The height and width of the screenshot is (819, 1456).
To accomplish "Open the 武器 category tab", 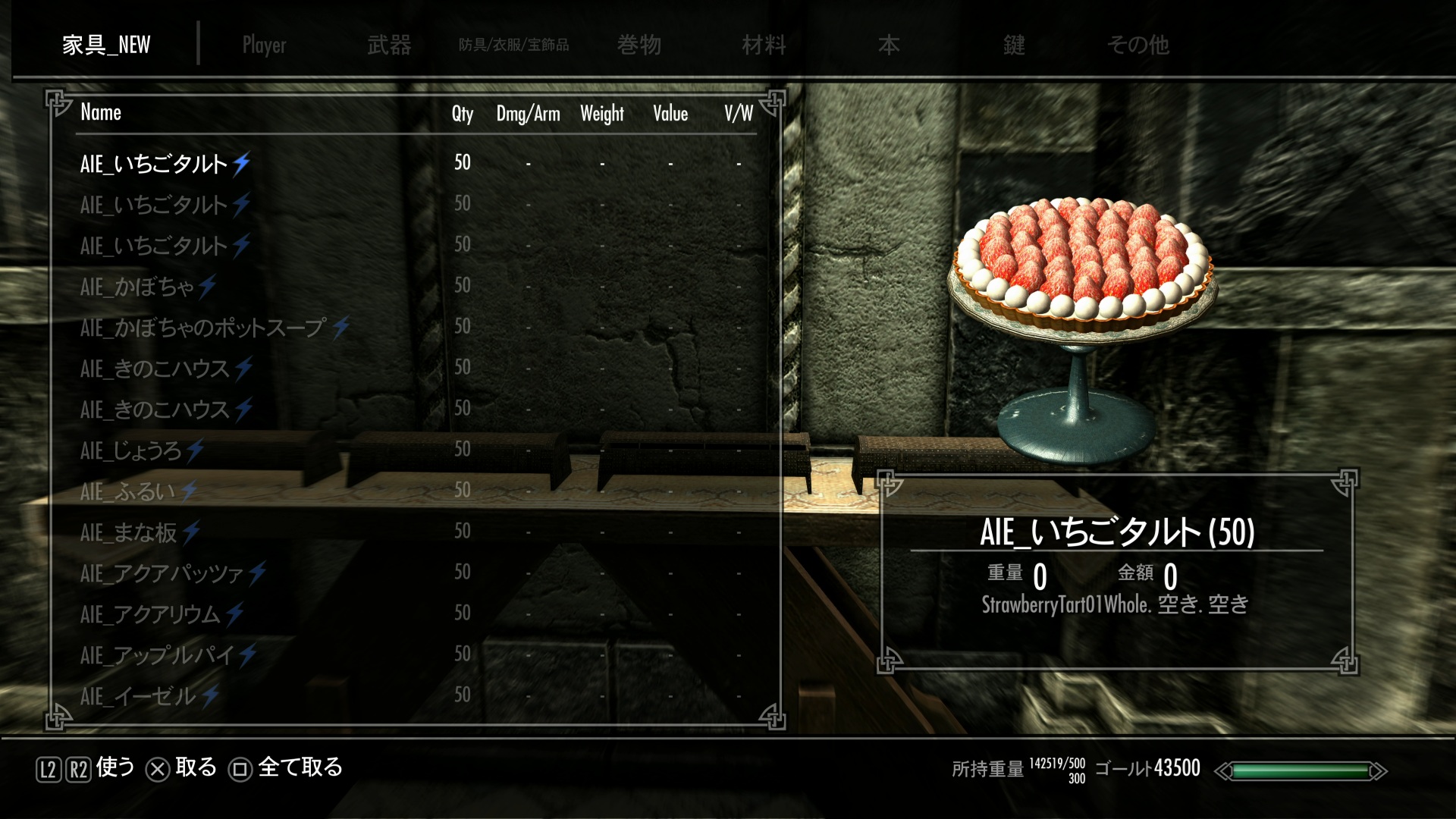I will (x=389, y=45).
